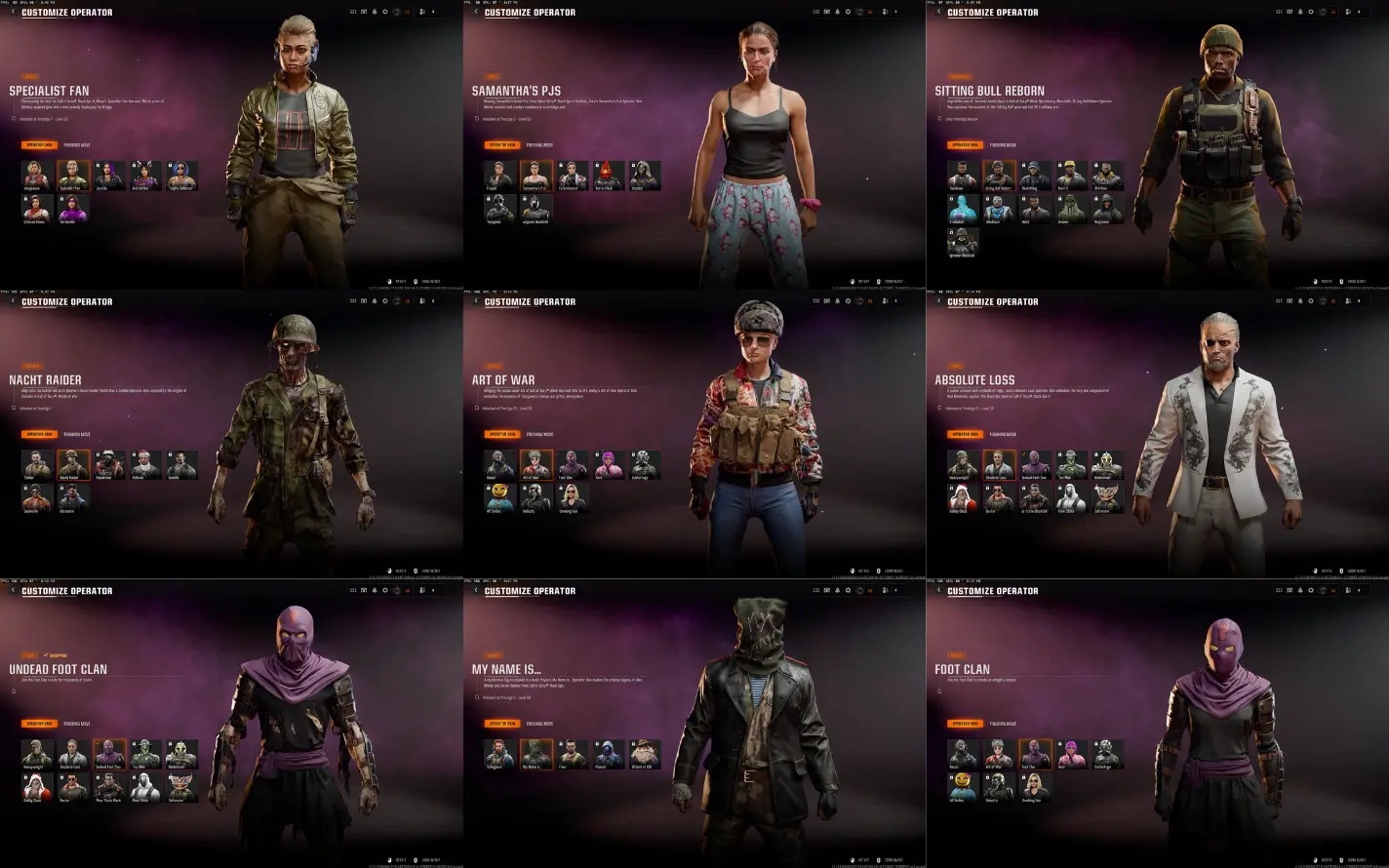Pick the Foot Clan skin thumbnail
The width and height of the screenshot is (1389, 868).
[1035, 753]
